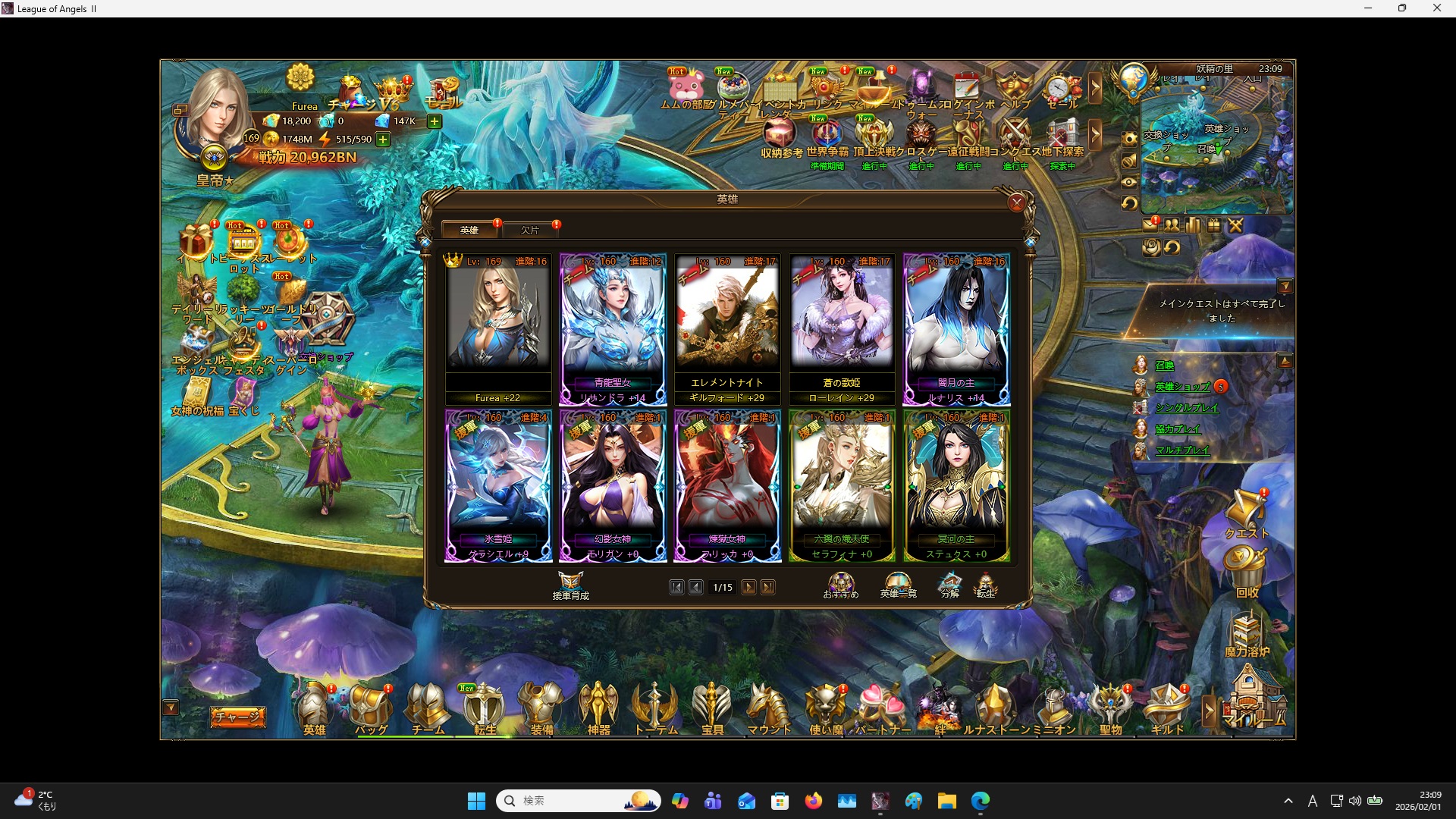1456x819 pixels.
Task: Collapse the quest tracker panel arrow
Action: coord(1287,286)
